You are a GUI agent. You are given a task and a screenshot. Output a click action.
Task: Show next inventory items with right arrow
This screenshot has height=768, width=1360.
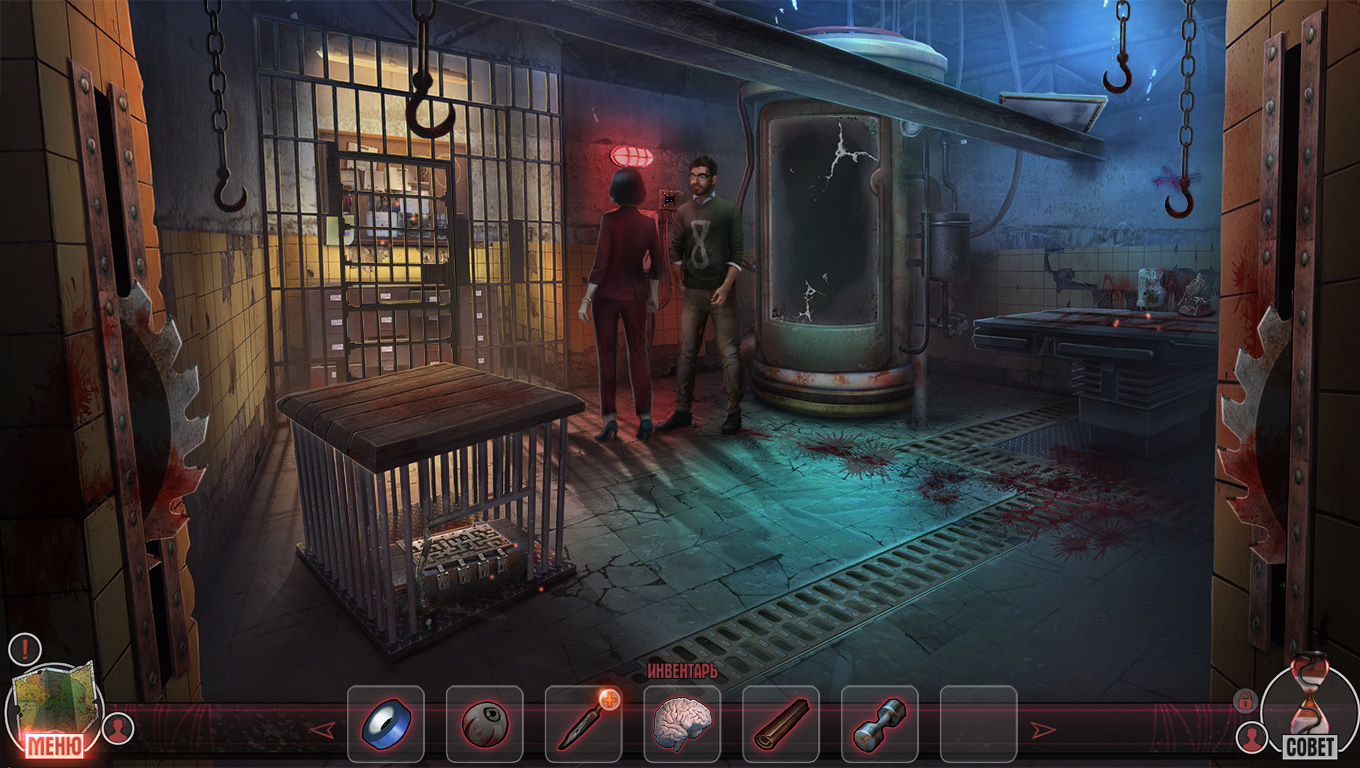point(1043,729)
